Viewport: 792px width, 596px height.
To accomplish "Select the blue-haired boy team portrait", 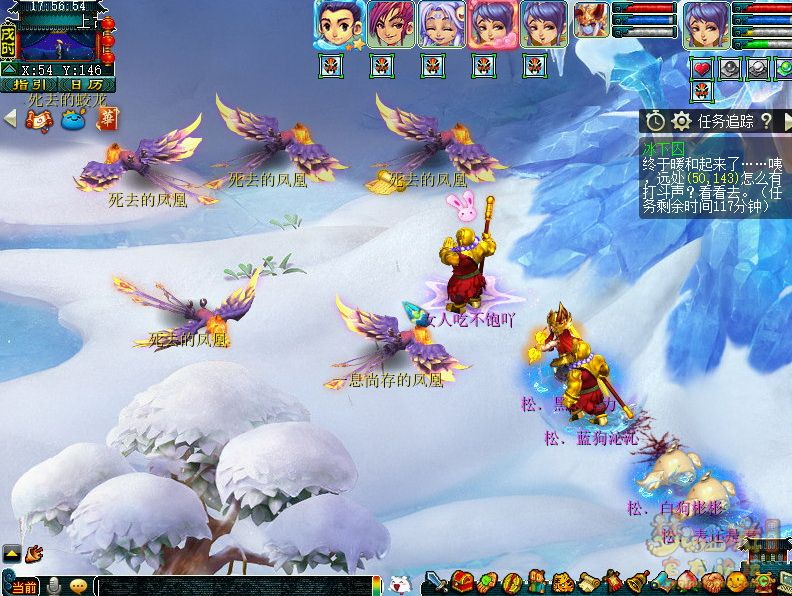I will (x=337, y=24).
